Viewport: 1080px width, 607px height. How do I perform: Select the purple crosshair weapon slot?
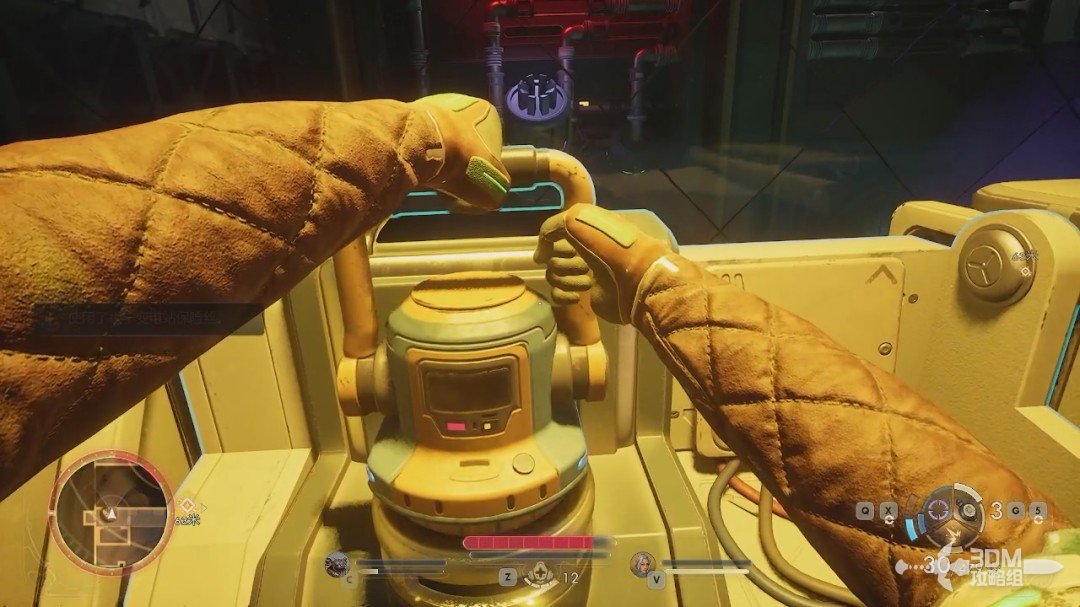[938, 508]
